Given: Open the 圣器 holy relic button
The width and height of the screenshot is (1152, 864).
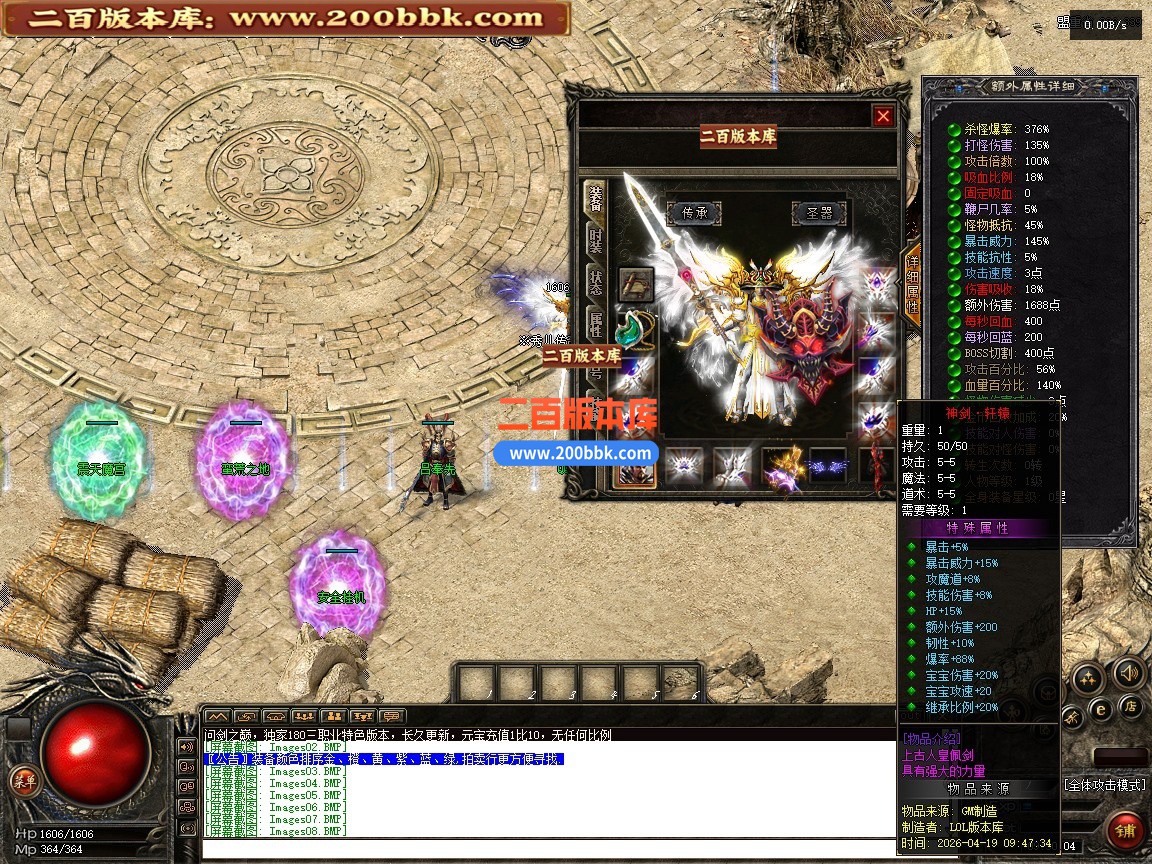Looking at the screenshot, I should (819, 212).
